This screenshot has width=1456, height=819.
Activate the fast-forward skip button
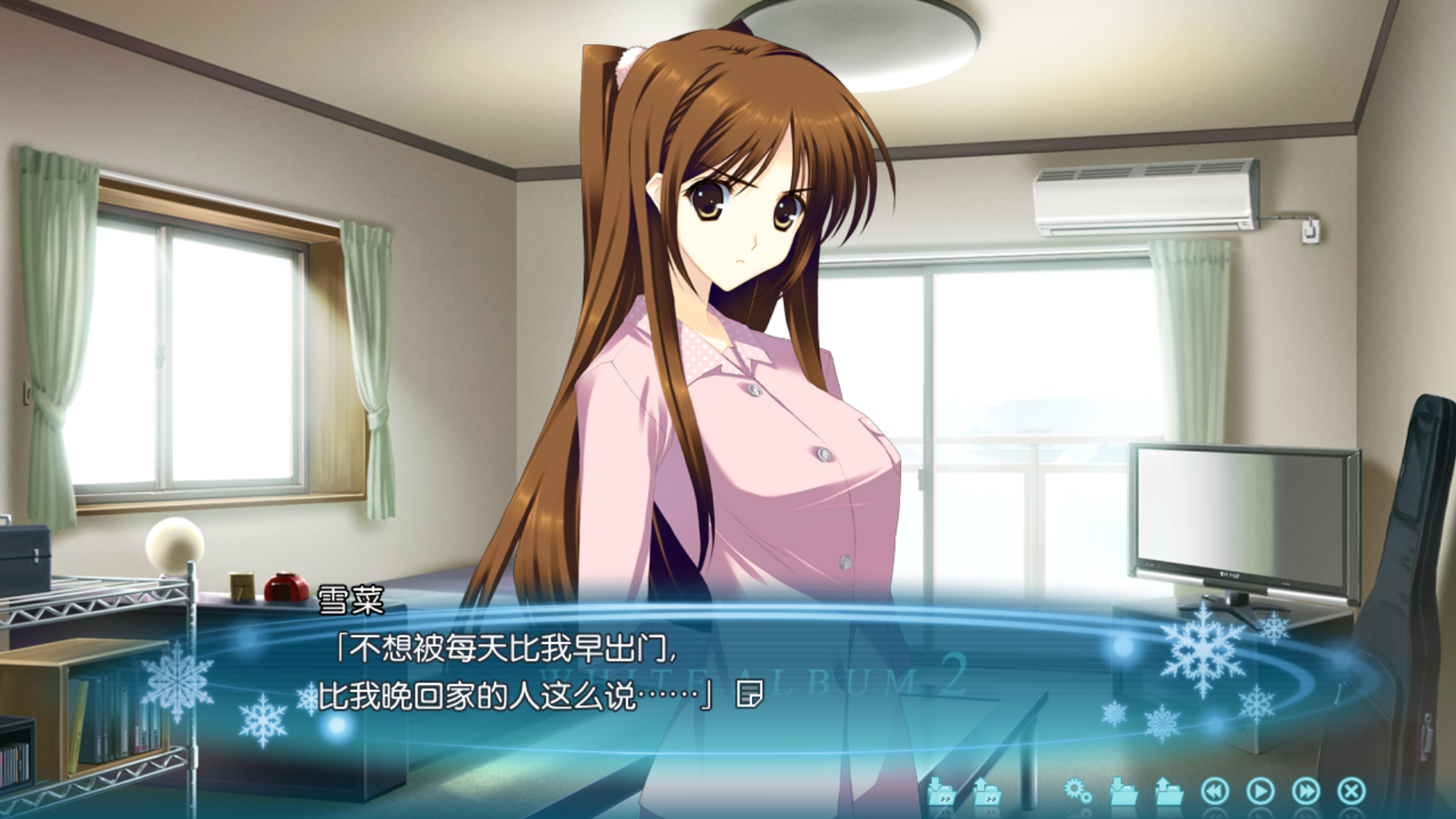pyautogui.click(x=1306, y=791)
